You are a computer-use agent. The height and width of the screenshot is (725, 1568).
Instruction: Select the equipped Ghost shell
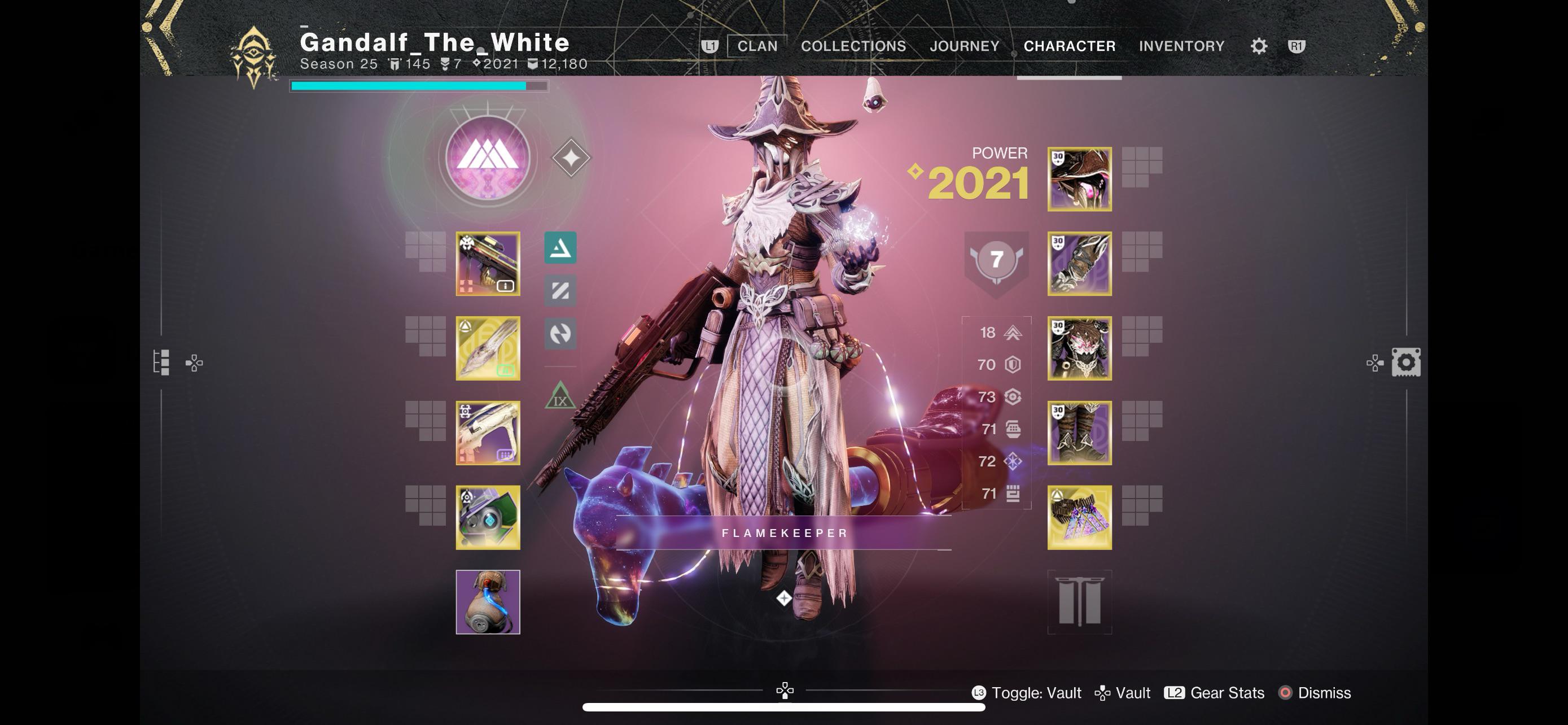487,517
